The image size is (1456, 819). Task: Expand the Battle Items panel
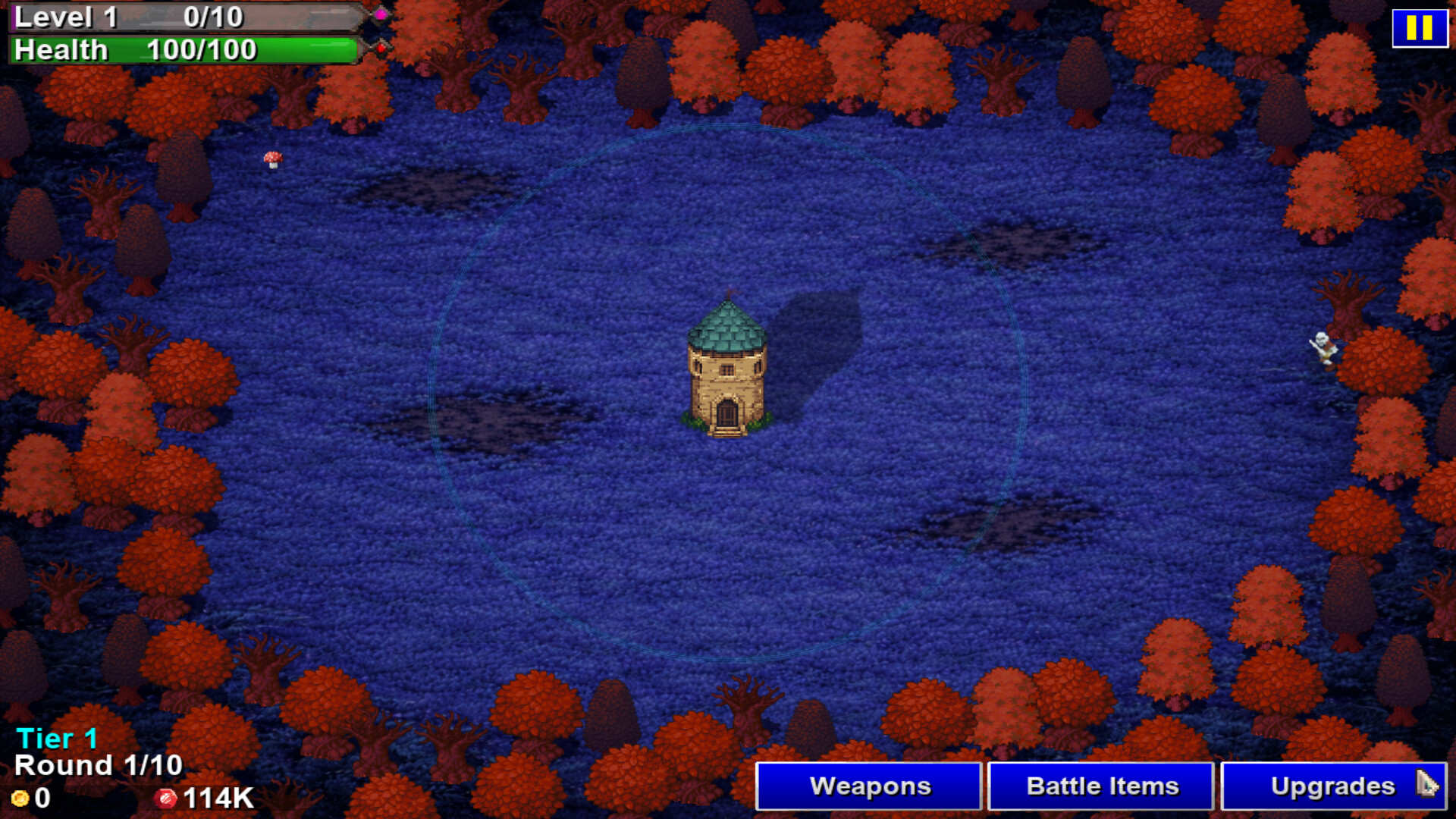(1100, 786)
